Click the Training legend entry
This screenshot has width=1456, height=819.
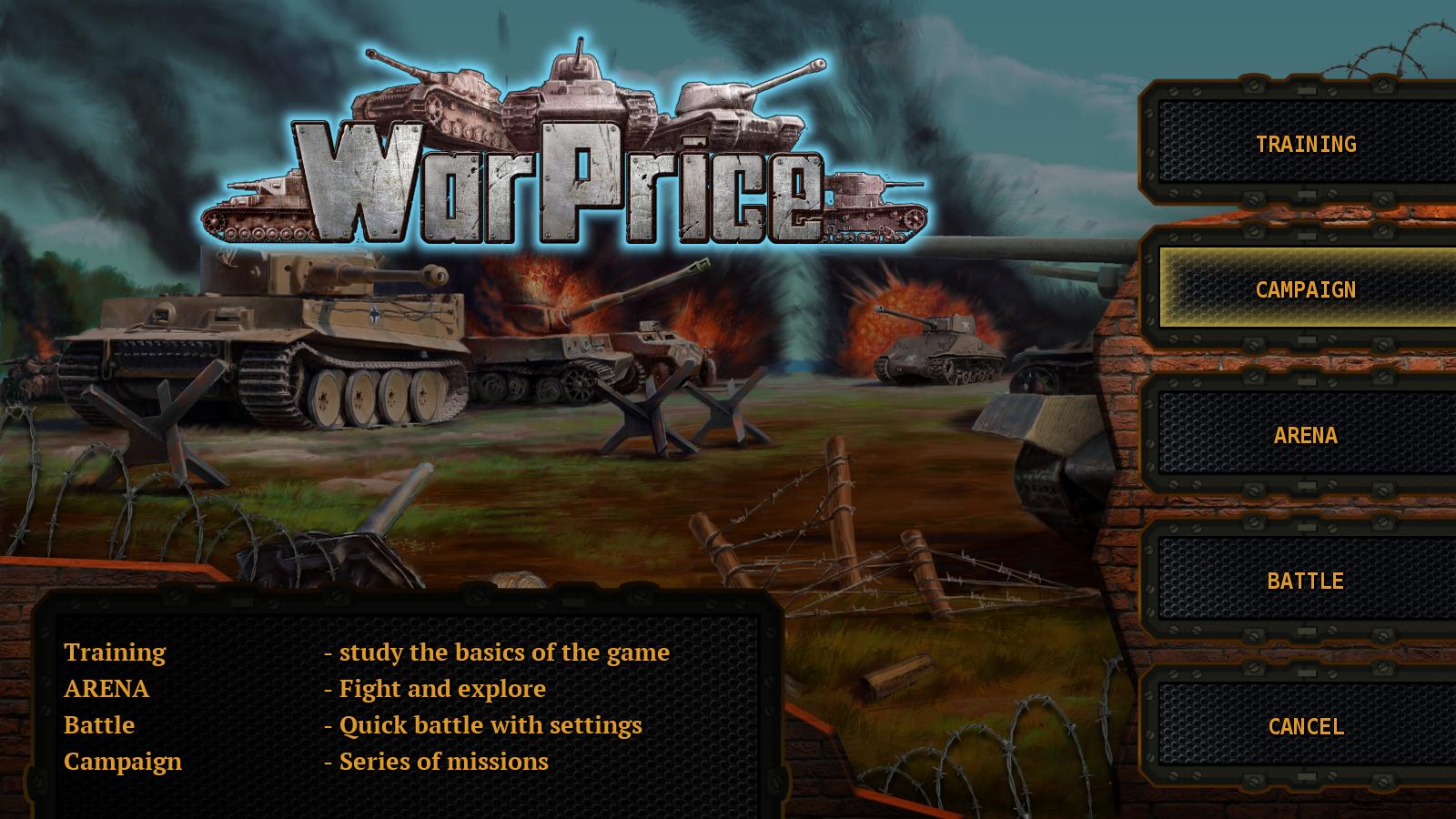pyautogui.click(x=115, y=652)
